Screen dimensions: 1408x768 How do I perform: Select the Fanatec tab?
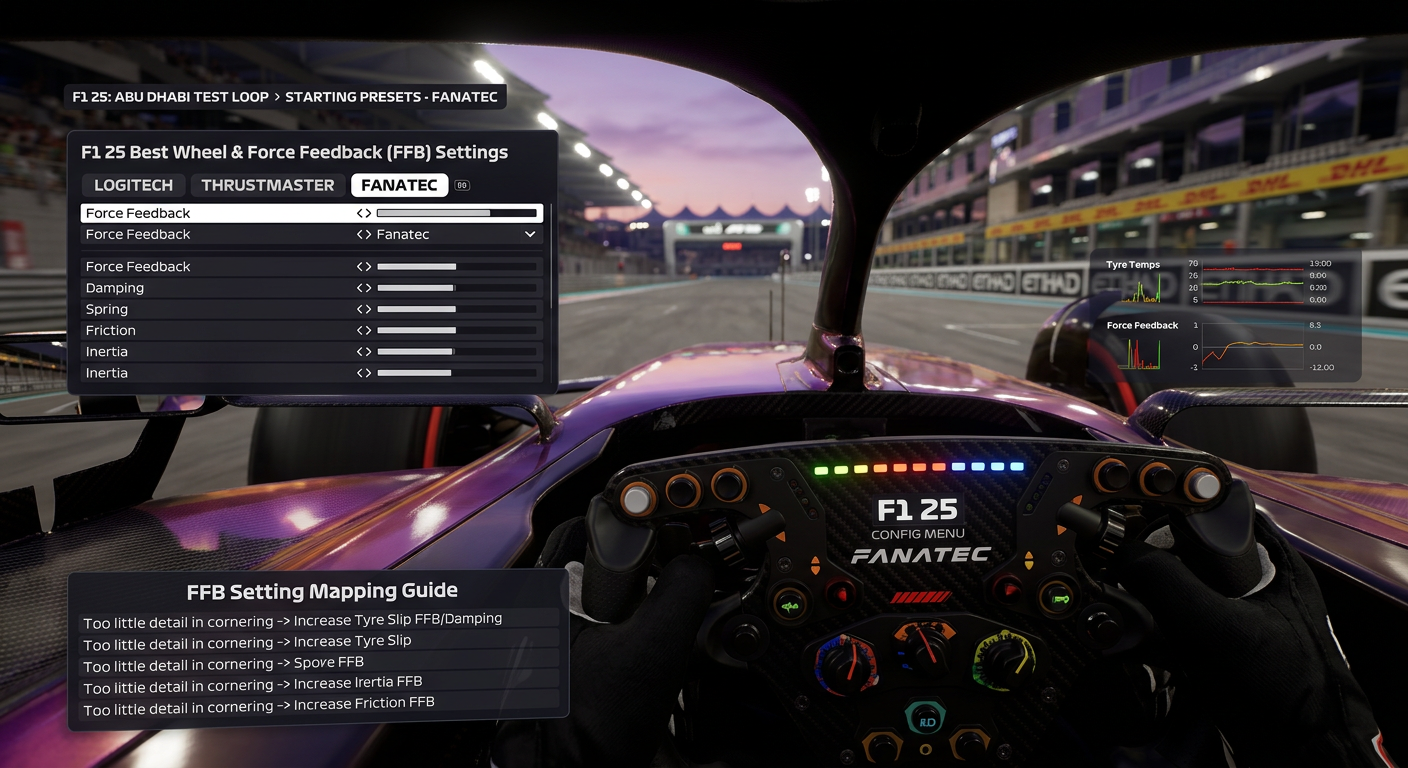pos(399,185)
